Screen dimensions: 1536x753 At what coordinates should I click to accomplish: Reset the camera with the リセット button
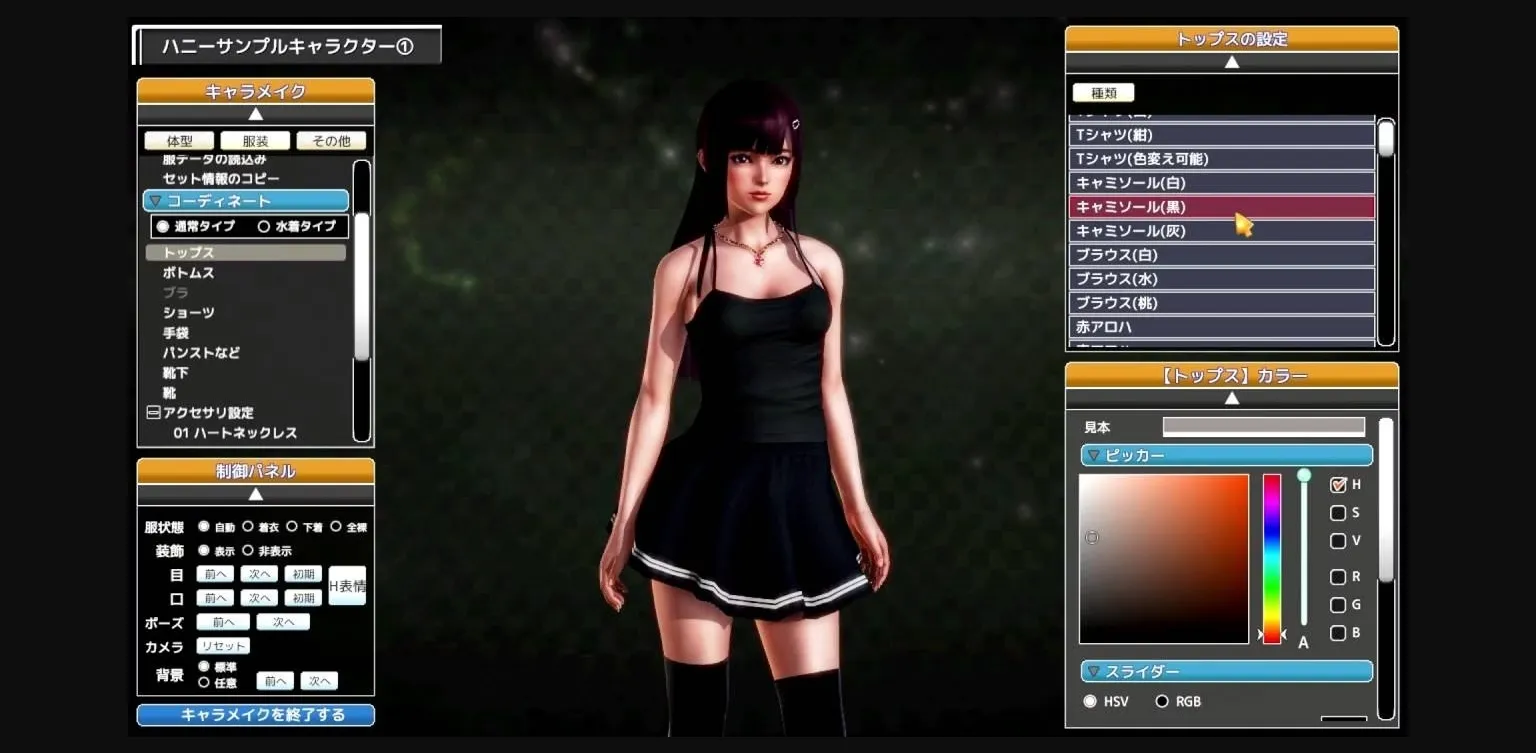click(224, 646)
